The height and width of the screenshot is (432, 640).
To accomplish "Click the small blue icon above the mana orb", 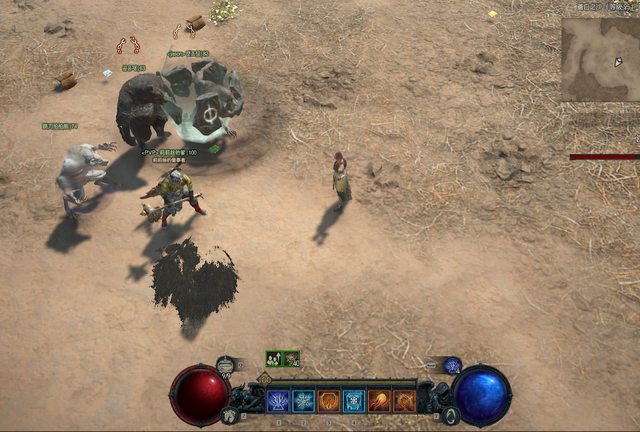I will [x=452, y=365].
